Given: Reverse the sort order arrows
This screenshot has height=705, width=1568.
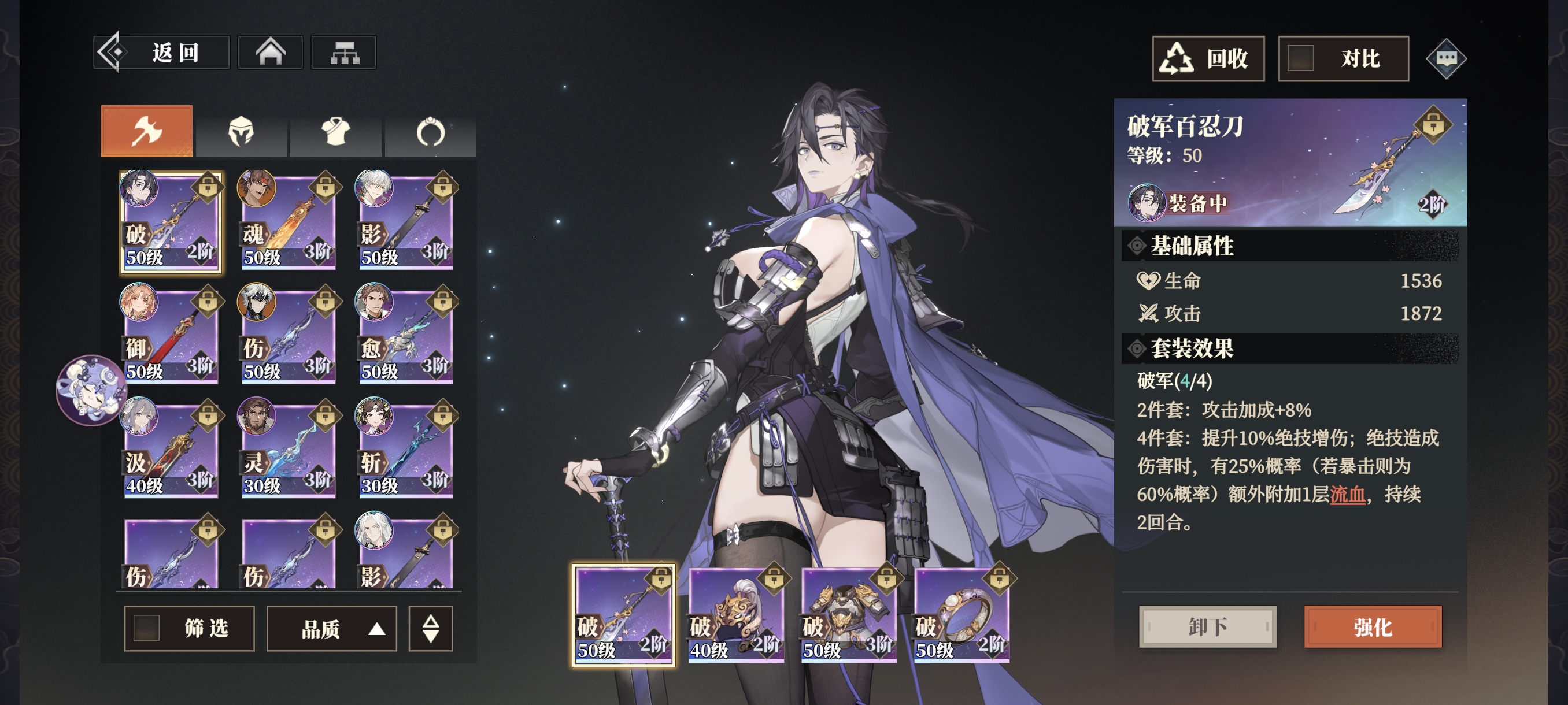Looking at the screenshot, I should [430, 628].
